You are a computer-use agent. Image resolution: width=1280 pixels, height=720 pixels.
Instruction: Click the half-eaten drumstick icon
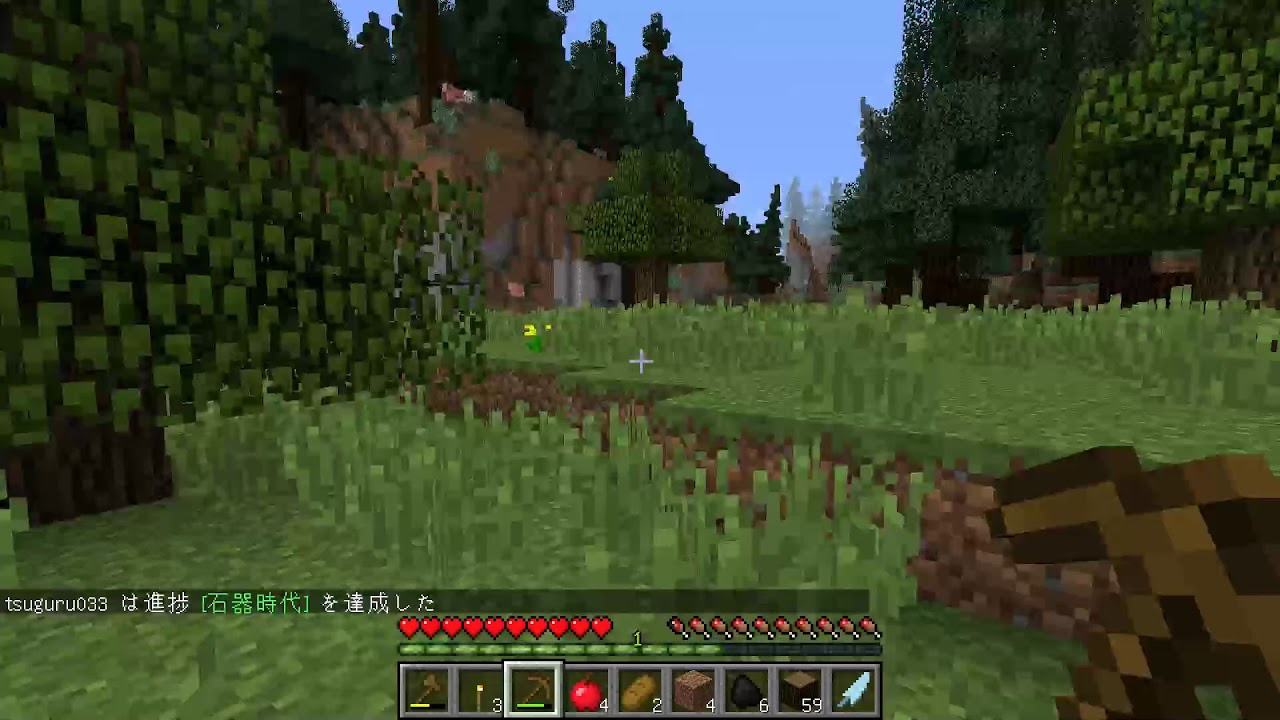click(676, 626)
